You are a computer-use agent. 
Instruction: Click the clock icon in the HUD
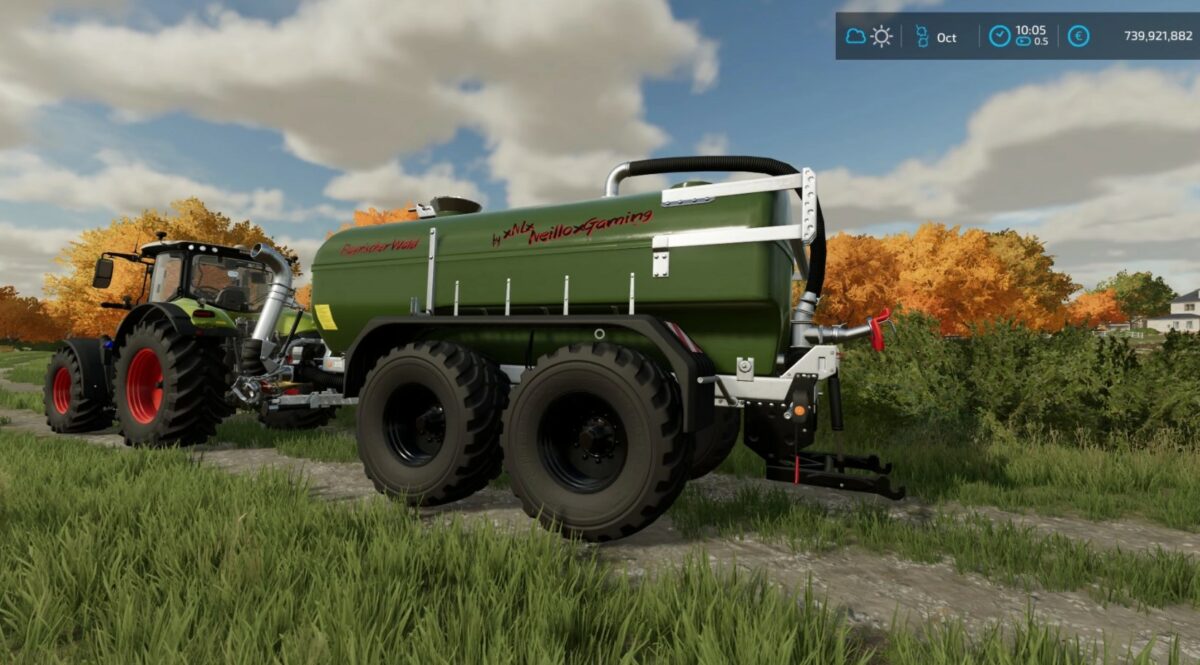(999, 36)
